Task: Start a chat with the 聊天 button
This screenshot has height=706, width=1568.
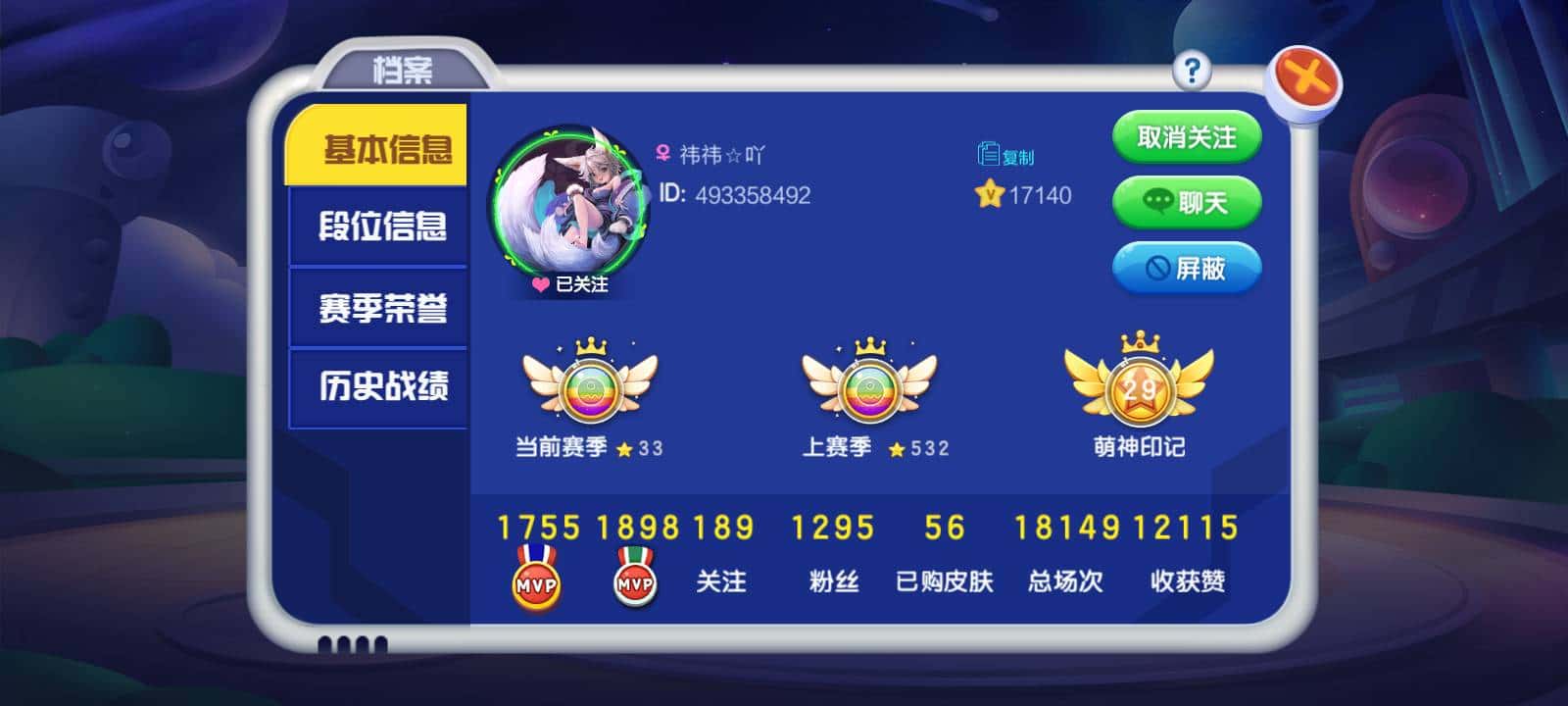Action: (1188, 202)
